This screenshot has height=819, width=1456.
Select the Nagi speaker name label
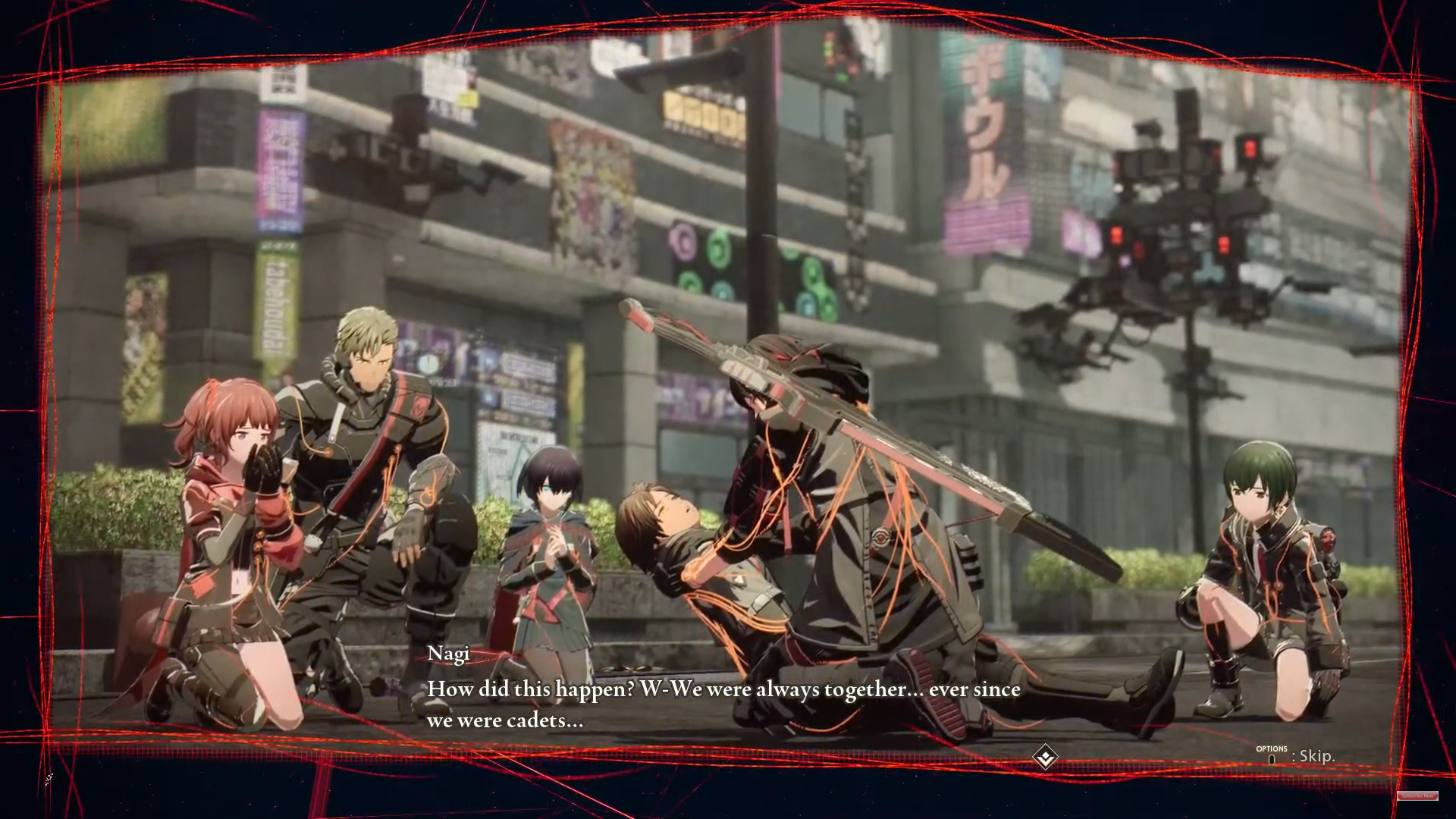(449, 653)
